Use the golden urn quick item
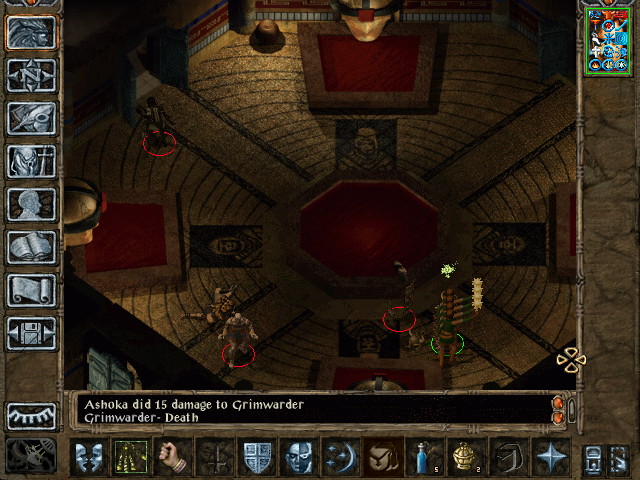Image resolution: width=640 pixels, height=480 pixels. pos(467,456)
